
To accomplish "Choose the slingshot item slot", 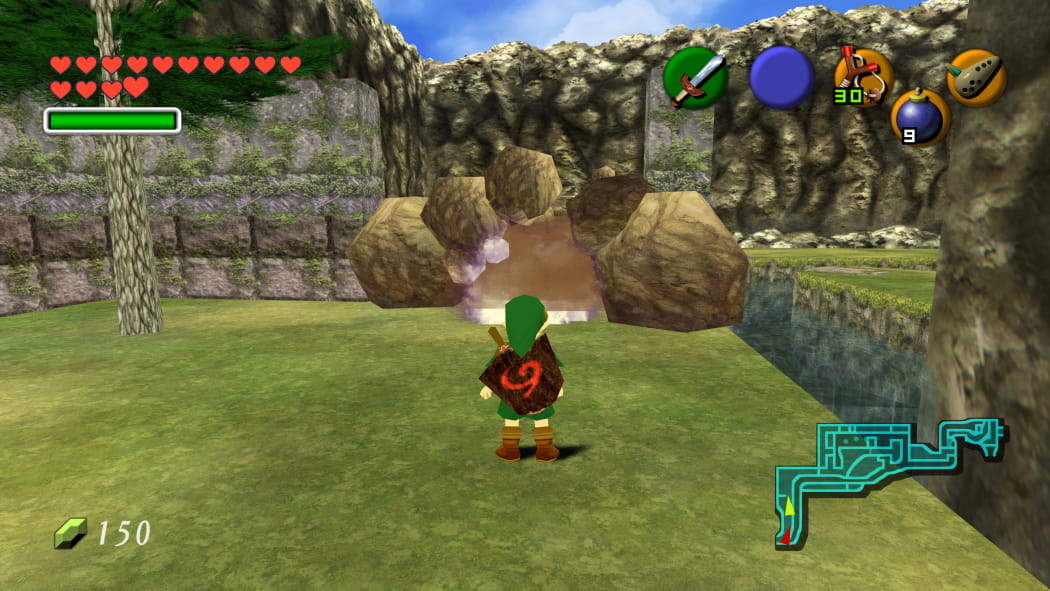I will (x=863, y=76).
